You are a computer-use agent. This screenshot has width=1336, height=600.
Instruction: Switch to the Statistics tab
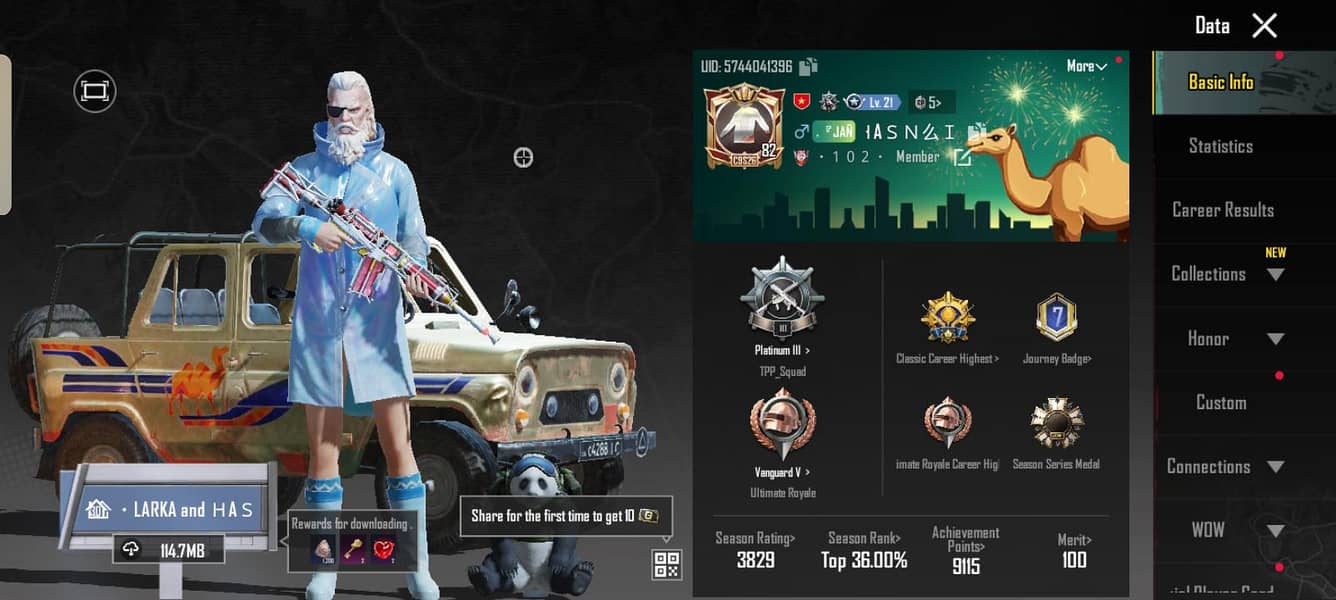[x=1220, y=146]
